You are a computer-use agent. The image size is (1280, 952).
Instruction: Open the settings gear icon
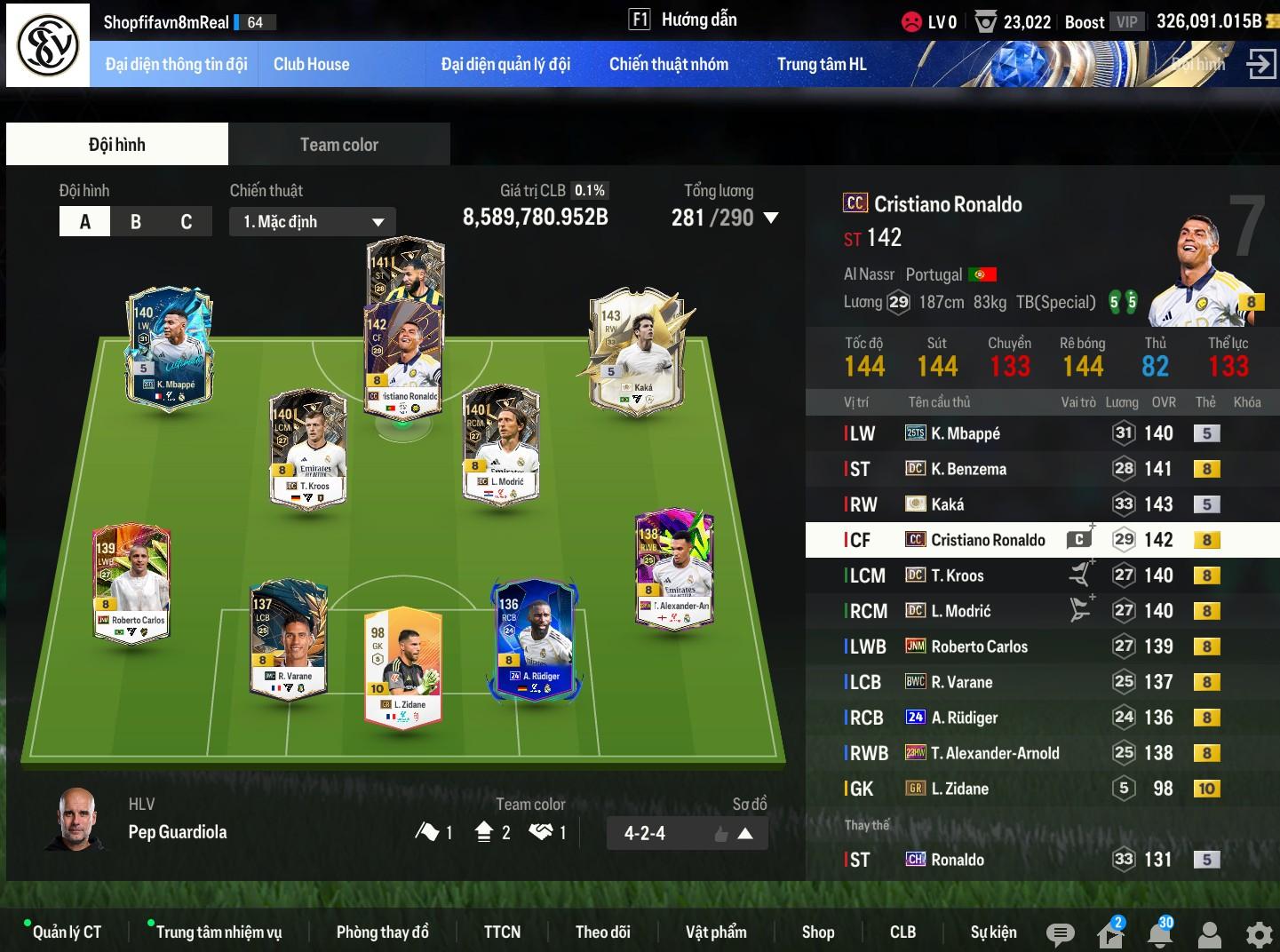click(x=1259, y=934)
